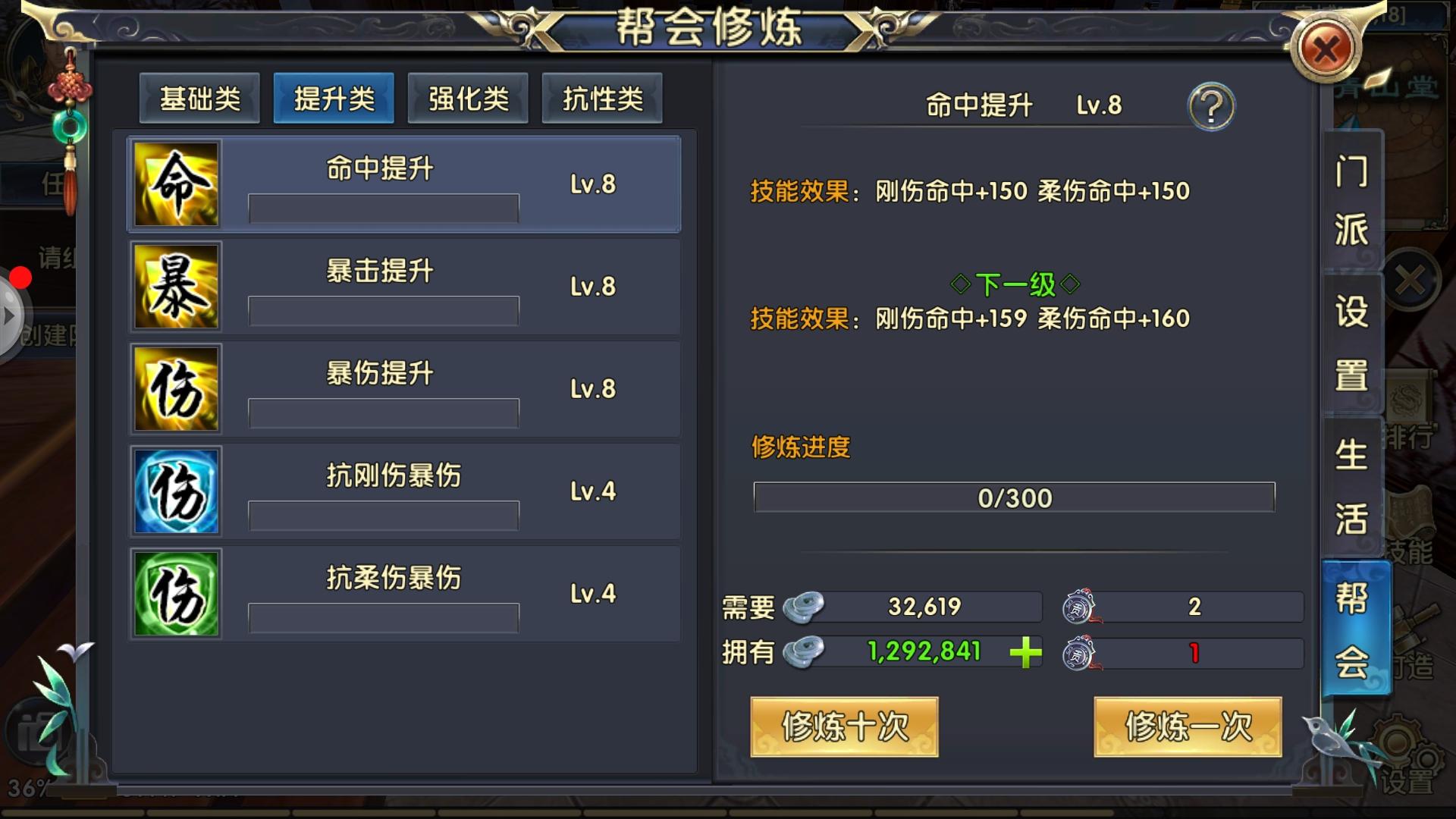Switch to the 强化类 tab

point(468,97)
